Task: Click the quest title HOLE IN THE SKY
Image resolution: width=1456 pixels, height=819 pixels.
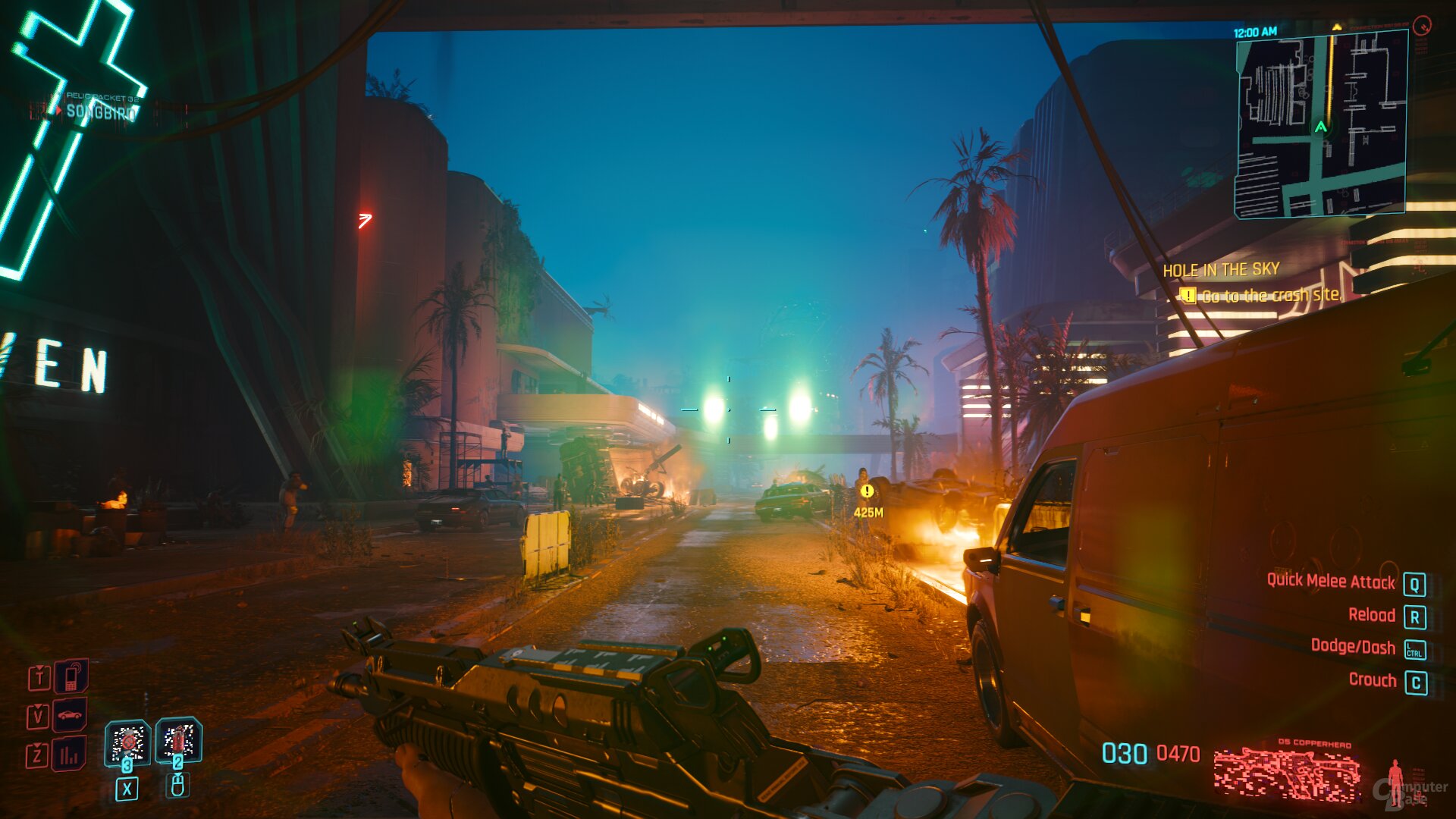Action: pos(1219,270)
